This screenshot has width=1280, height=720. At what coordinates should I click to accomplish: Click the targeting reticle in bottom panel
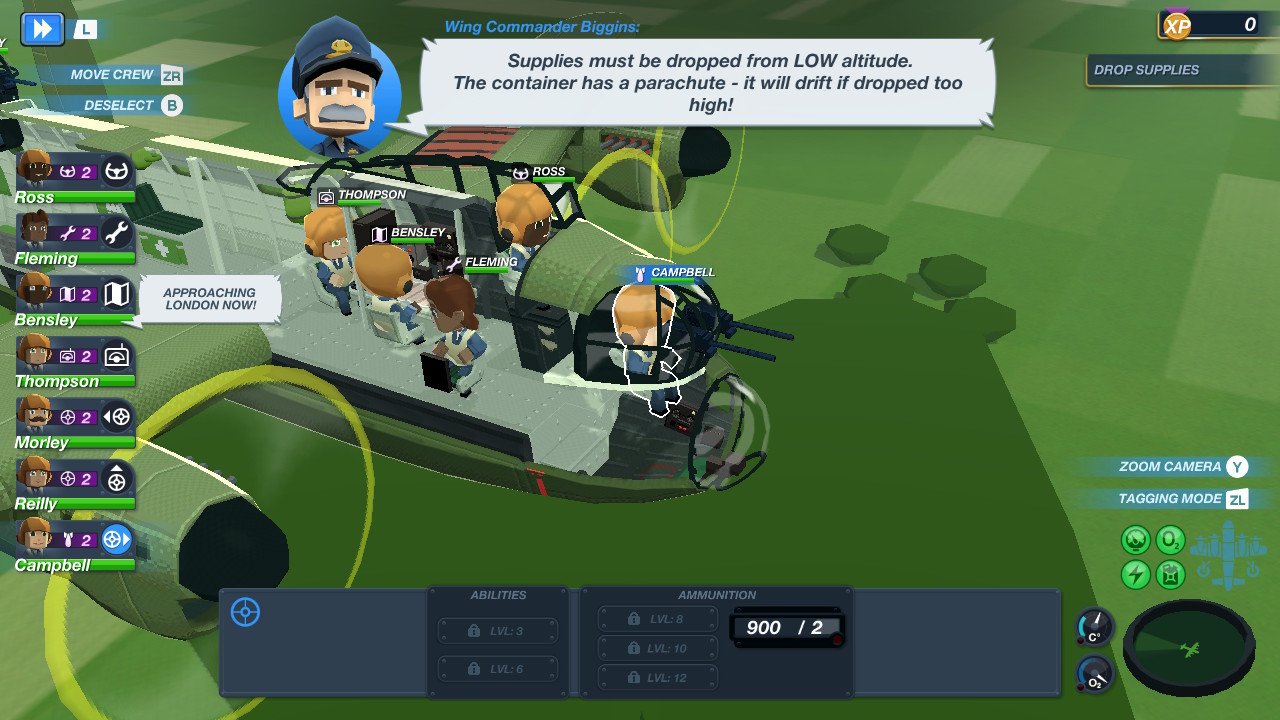pos(244,613)
